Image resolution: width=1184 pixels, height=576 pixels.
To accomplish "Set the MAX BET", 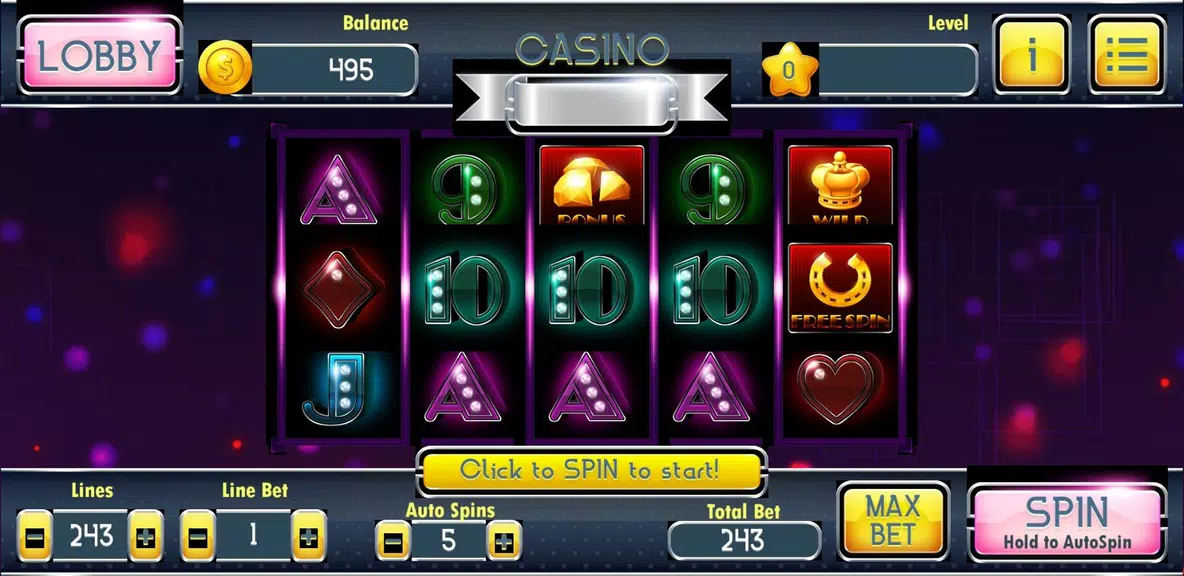I will click(x=892, y=520).
